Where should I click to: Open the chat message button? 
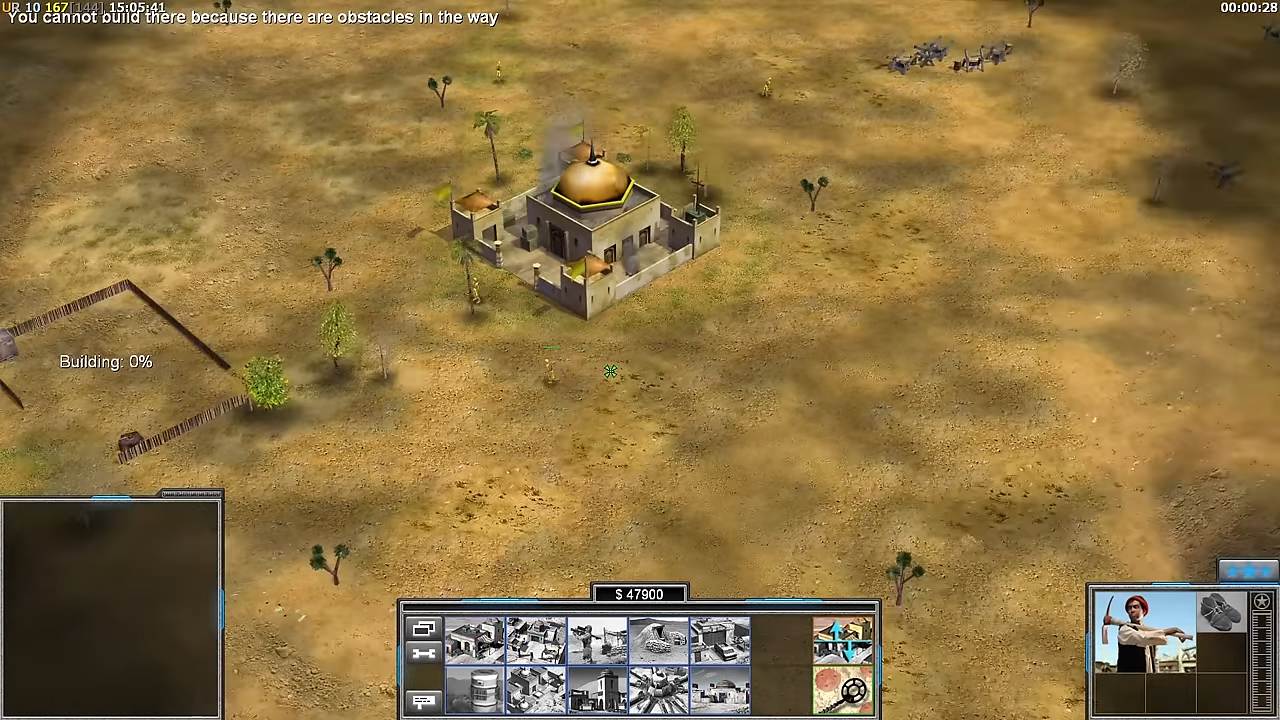tap(423, 702)
